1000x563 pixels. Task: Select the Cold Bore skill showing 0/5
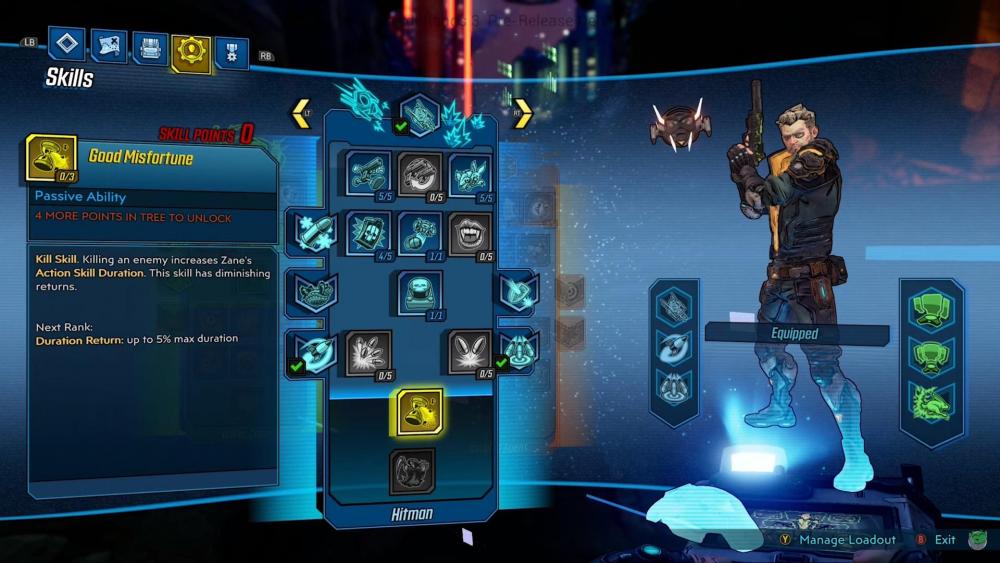420,173
